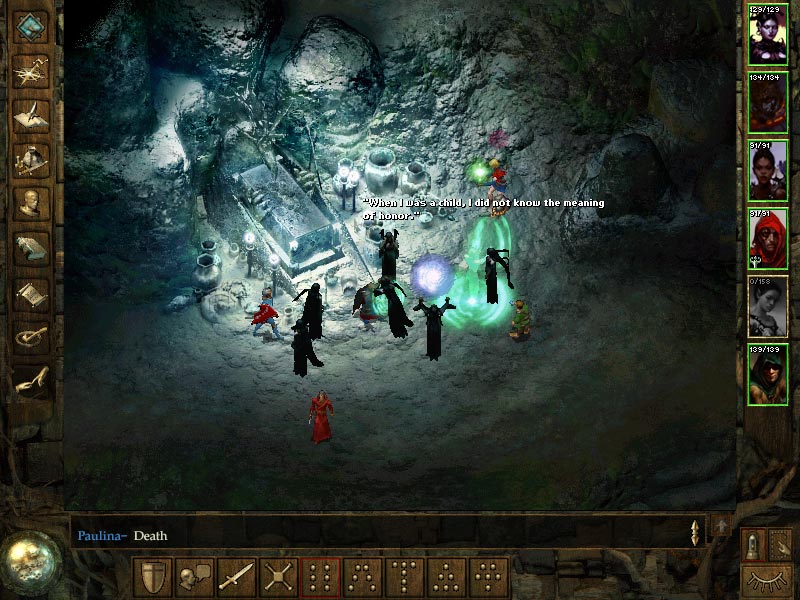Select the pale dark-haired portrait with 129 HP

[768, 35]
